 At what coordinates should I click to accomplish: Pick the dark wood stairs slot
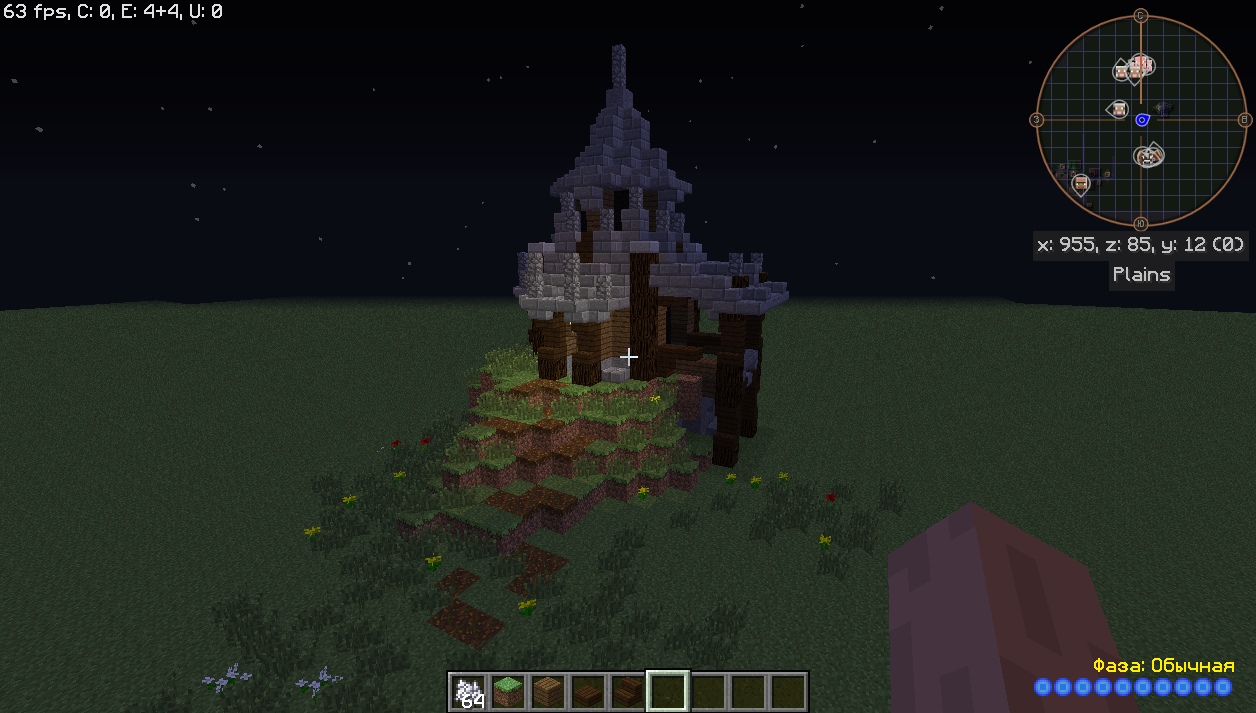(x=627, y=691)
